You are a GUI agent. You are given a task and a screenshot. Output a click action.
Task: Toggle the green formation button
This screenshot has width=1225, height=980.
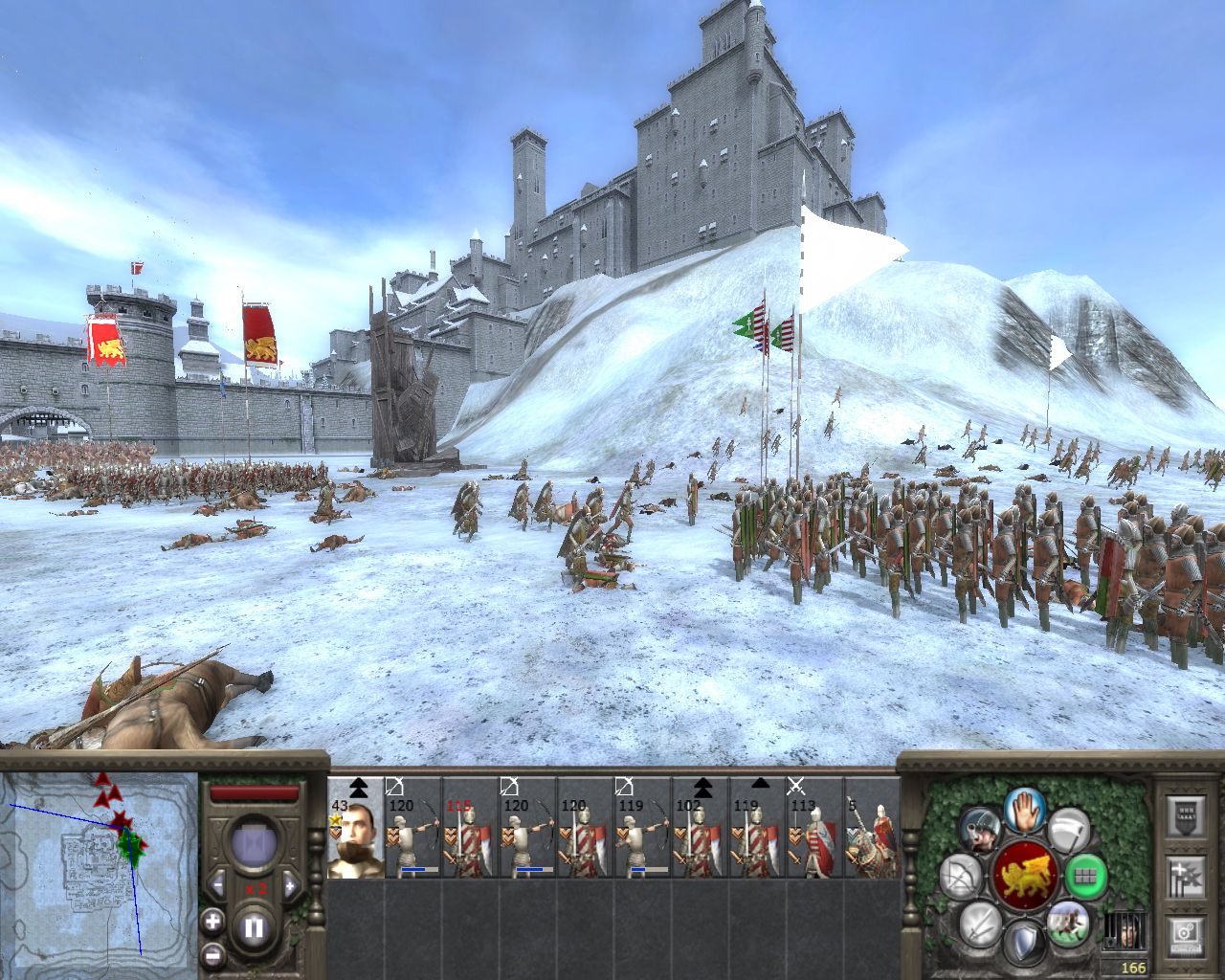[x=1085, y=874]
